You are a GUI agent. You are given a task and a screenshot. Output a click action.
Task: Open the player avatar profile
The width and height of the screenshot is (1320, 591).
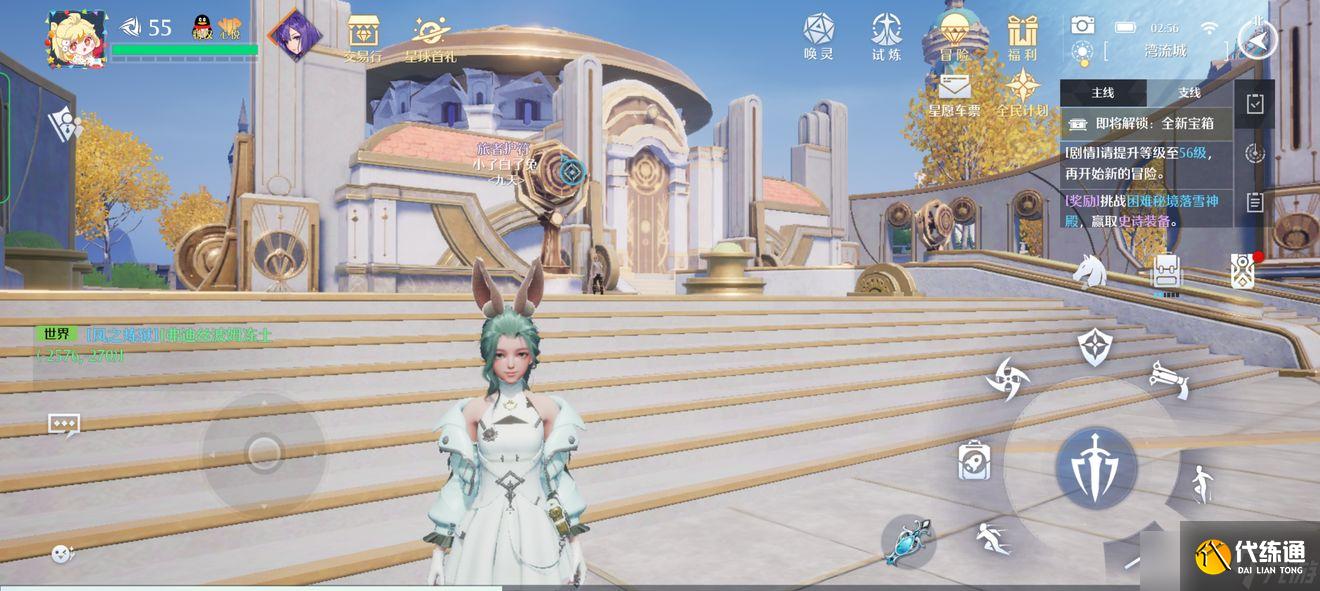point(76,39)
